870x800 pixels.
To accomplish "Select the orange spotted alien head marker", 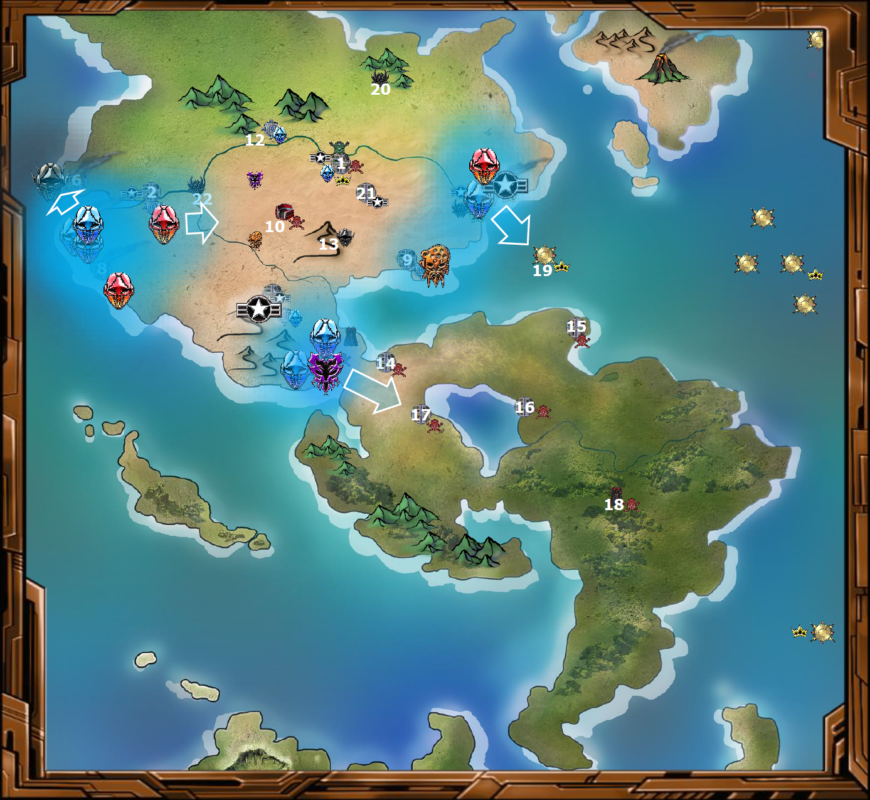I will click(x=436, y=264).
